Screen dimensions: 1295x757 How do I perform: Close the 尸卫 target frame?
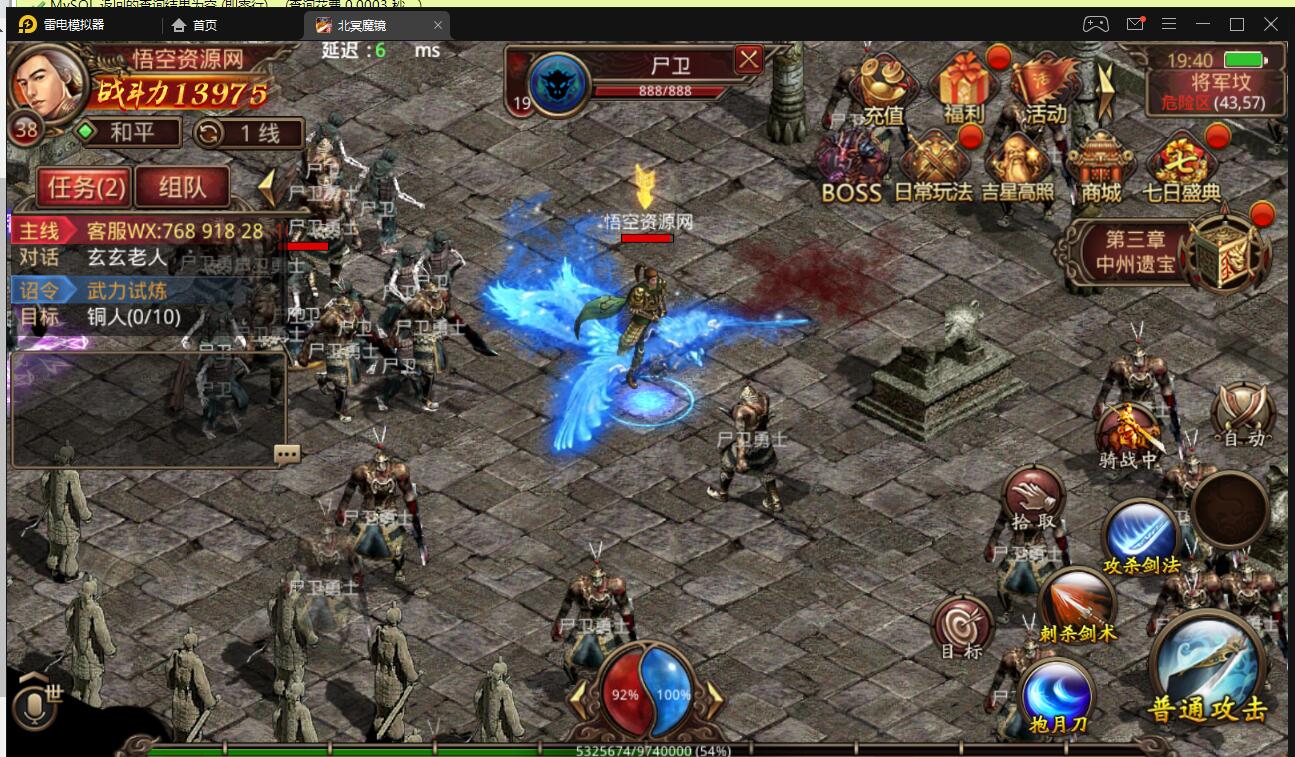tap(749, 60)
